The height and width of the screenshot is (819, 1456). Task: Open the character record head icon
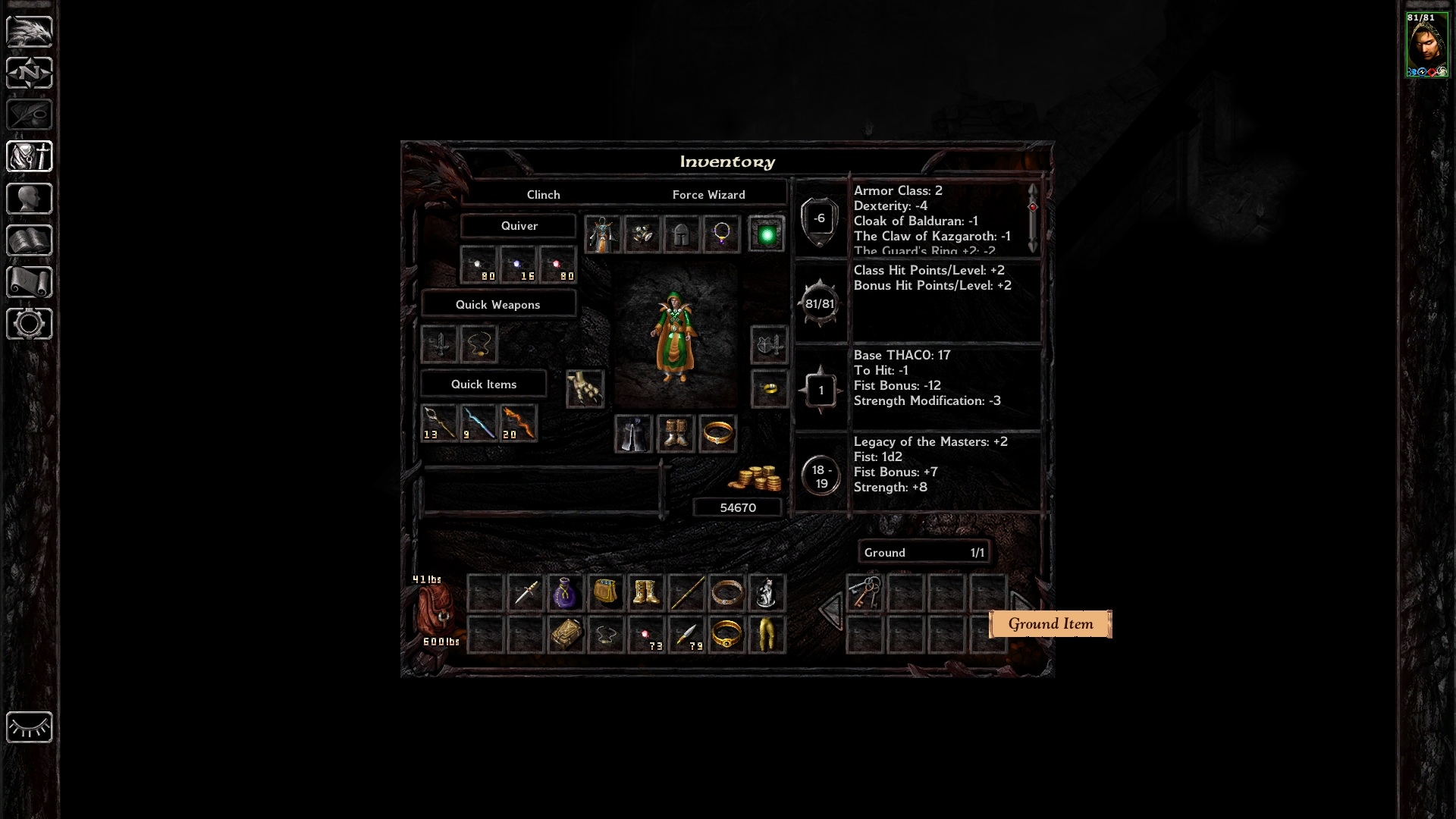(30, 199)
